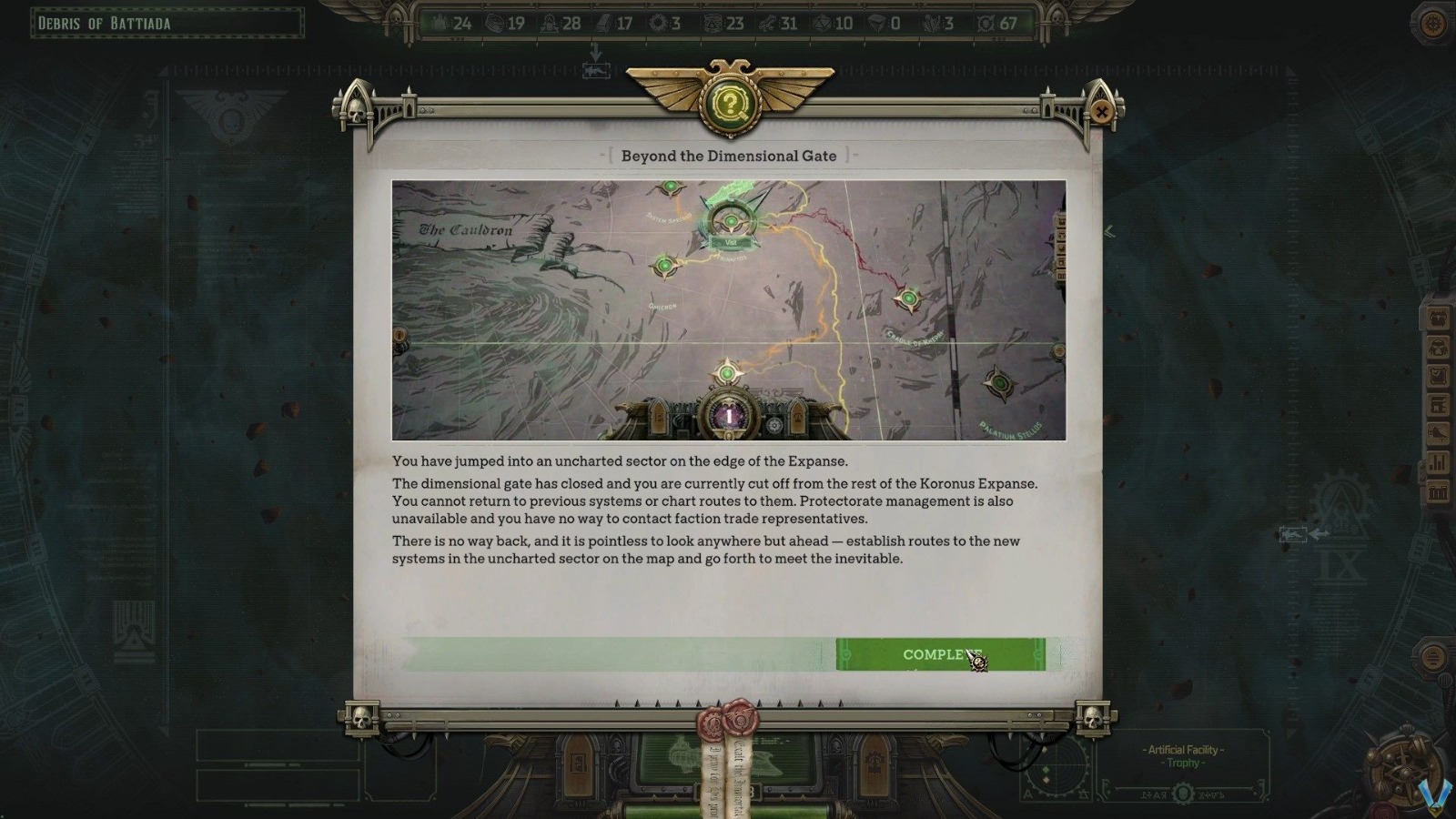Click the gear resource icon showing 3
Screen dimensions: 1456x819
coord(659,25)
